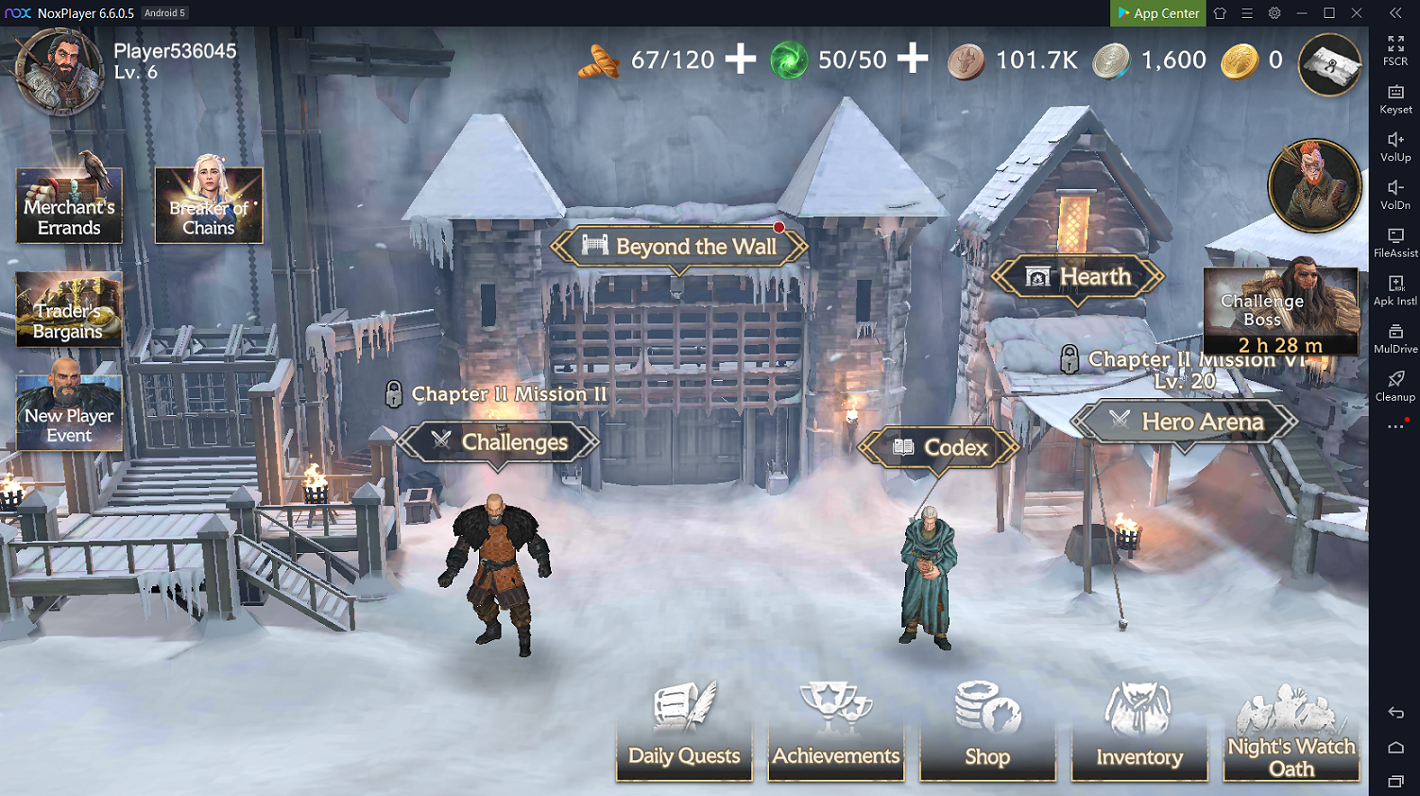Open Breaker of Chains event

click(x=209, y=206)
